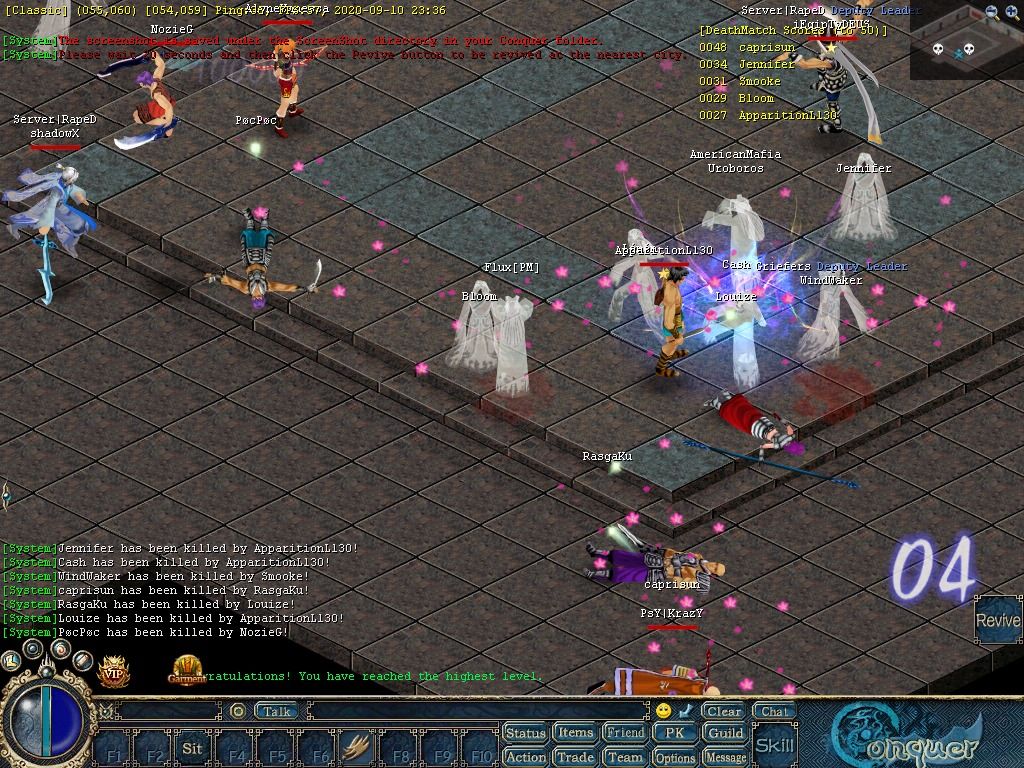The width and height of the screenshot is (1024, 768).
Task: Open the Guild panel
Action: 725,733
